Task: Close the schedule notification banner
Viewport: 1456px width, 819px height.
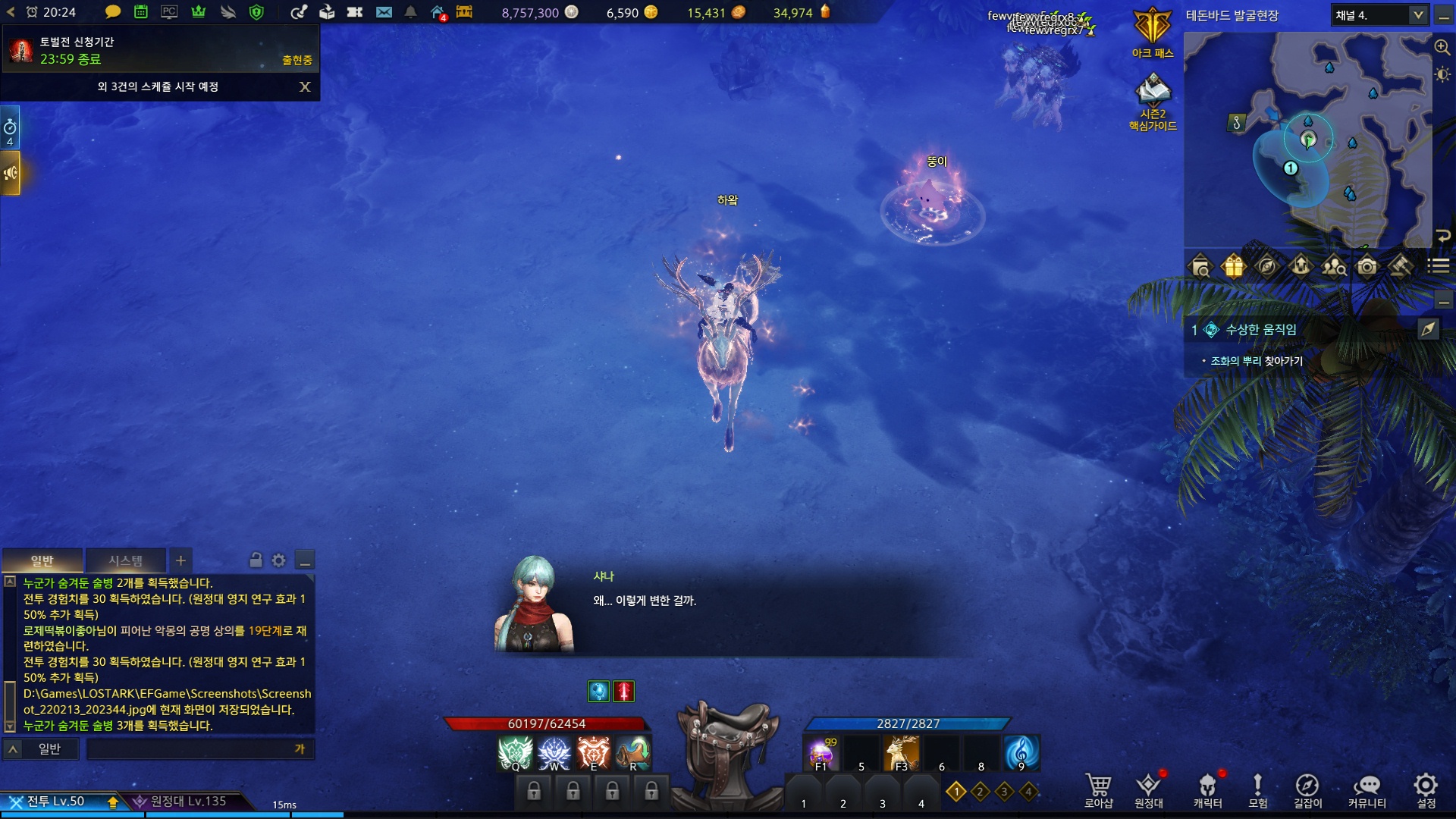Action: pos(305,86)
